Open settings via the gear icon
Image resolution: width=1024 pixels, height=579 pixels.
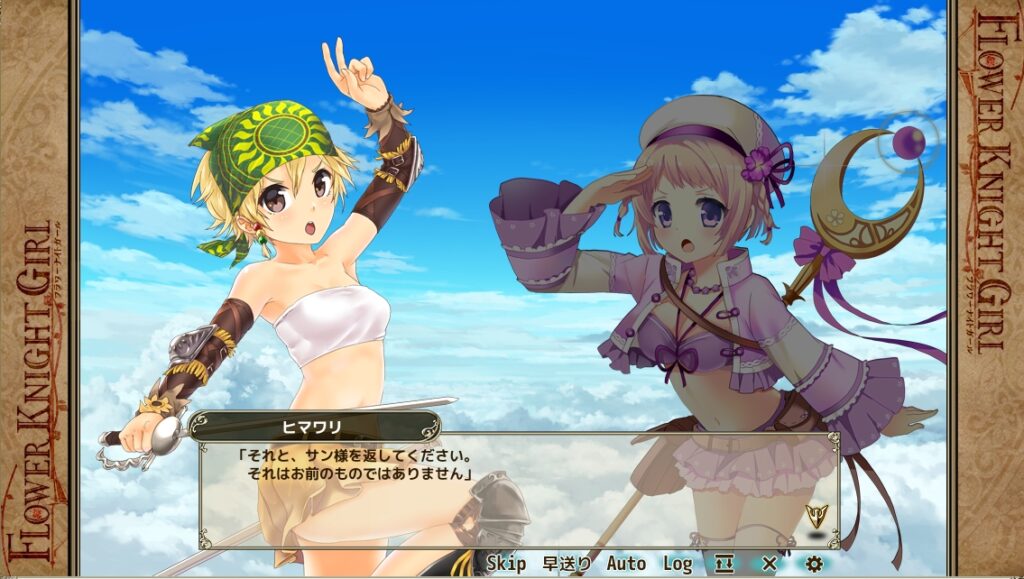pos(814,564)
